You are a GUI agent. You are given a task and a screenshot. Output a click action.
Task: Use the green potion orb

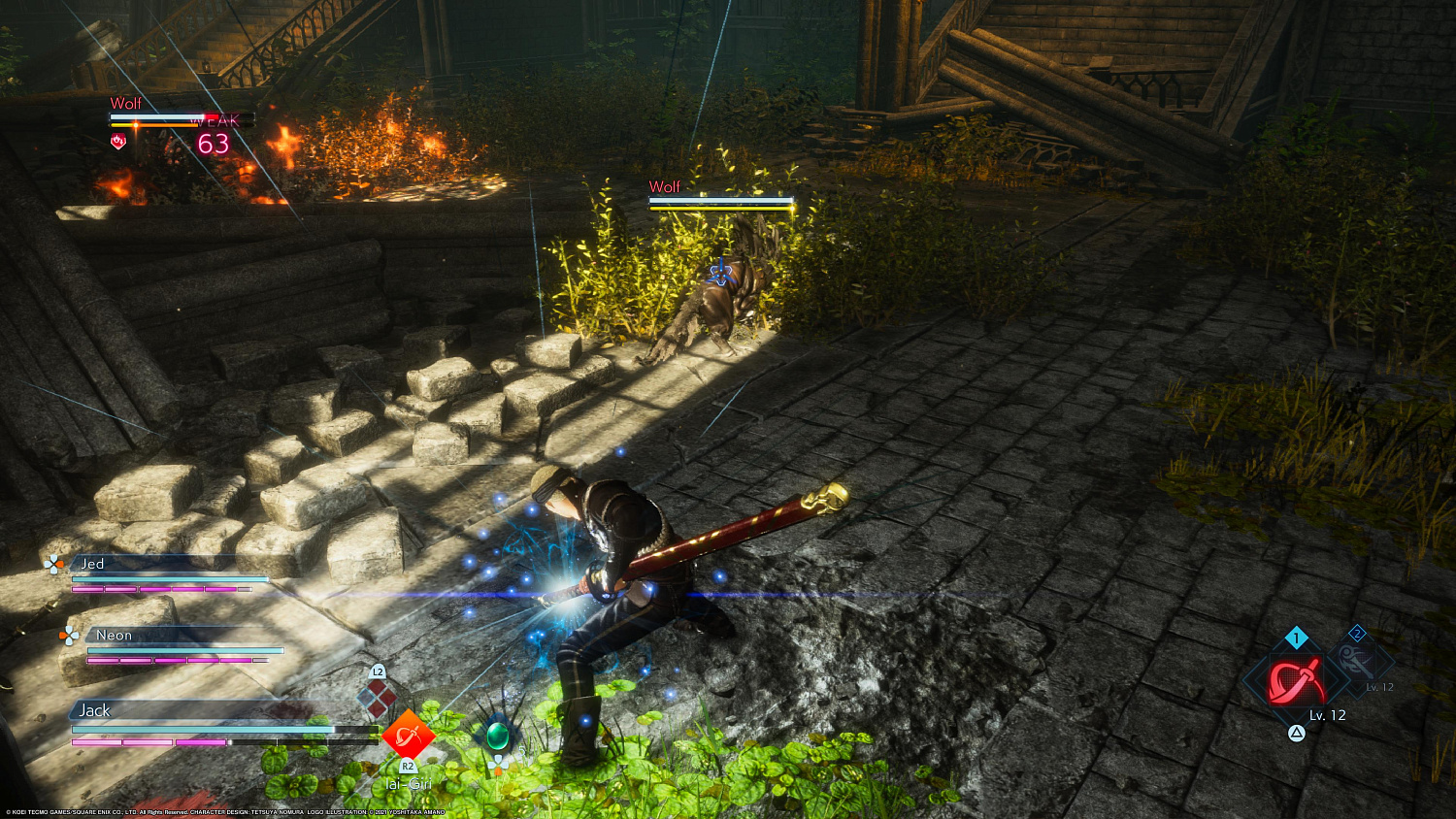(x=498, y=736)
